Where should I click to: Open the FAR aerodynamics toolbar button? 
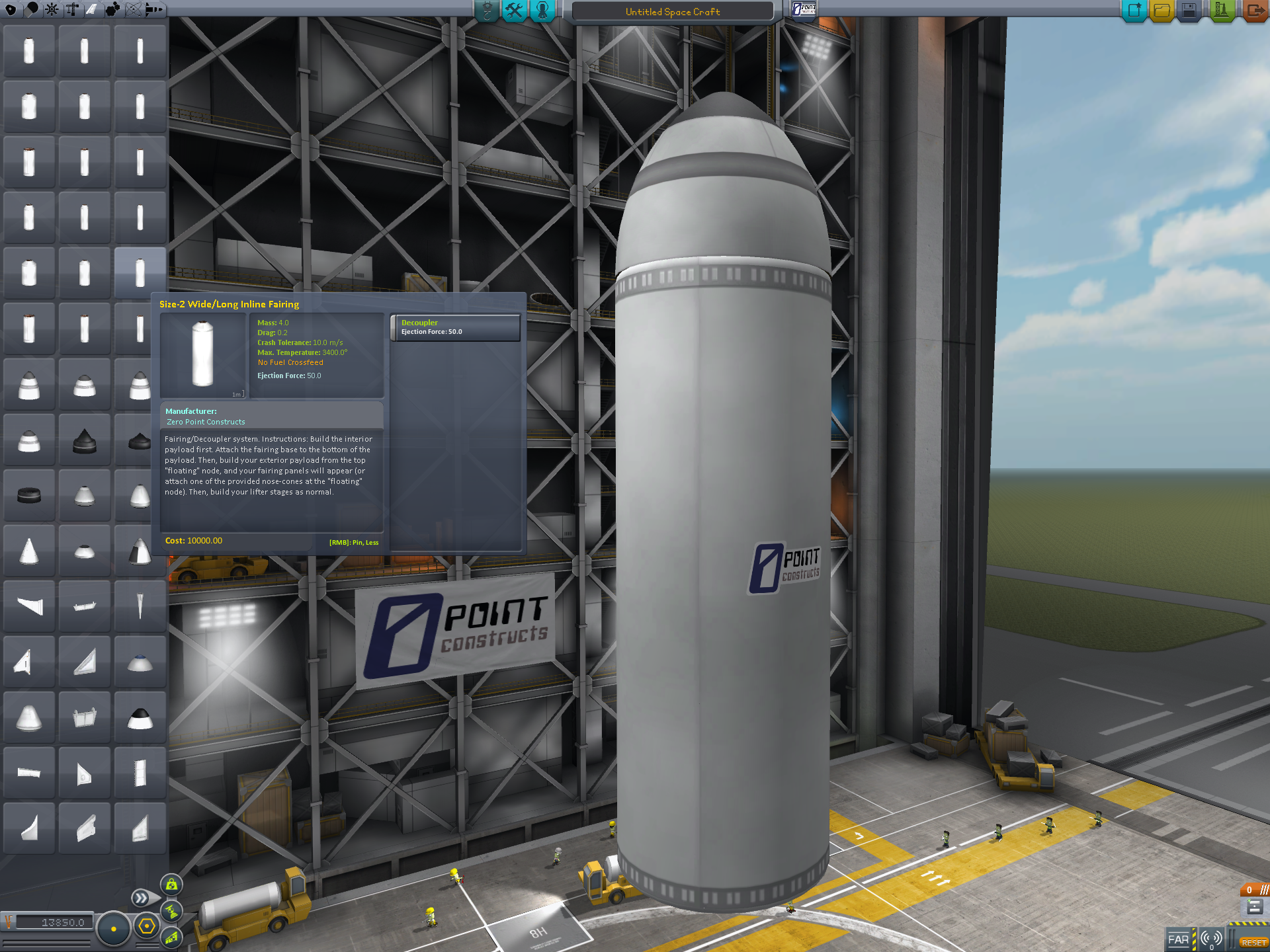(1178, 939)
